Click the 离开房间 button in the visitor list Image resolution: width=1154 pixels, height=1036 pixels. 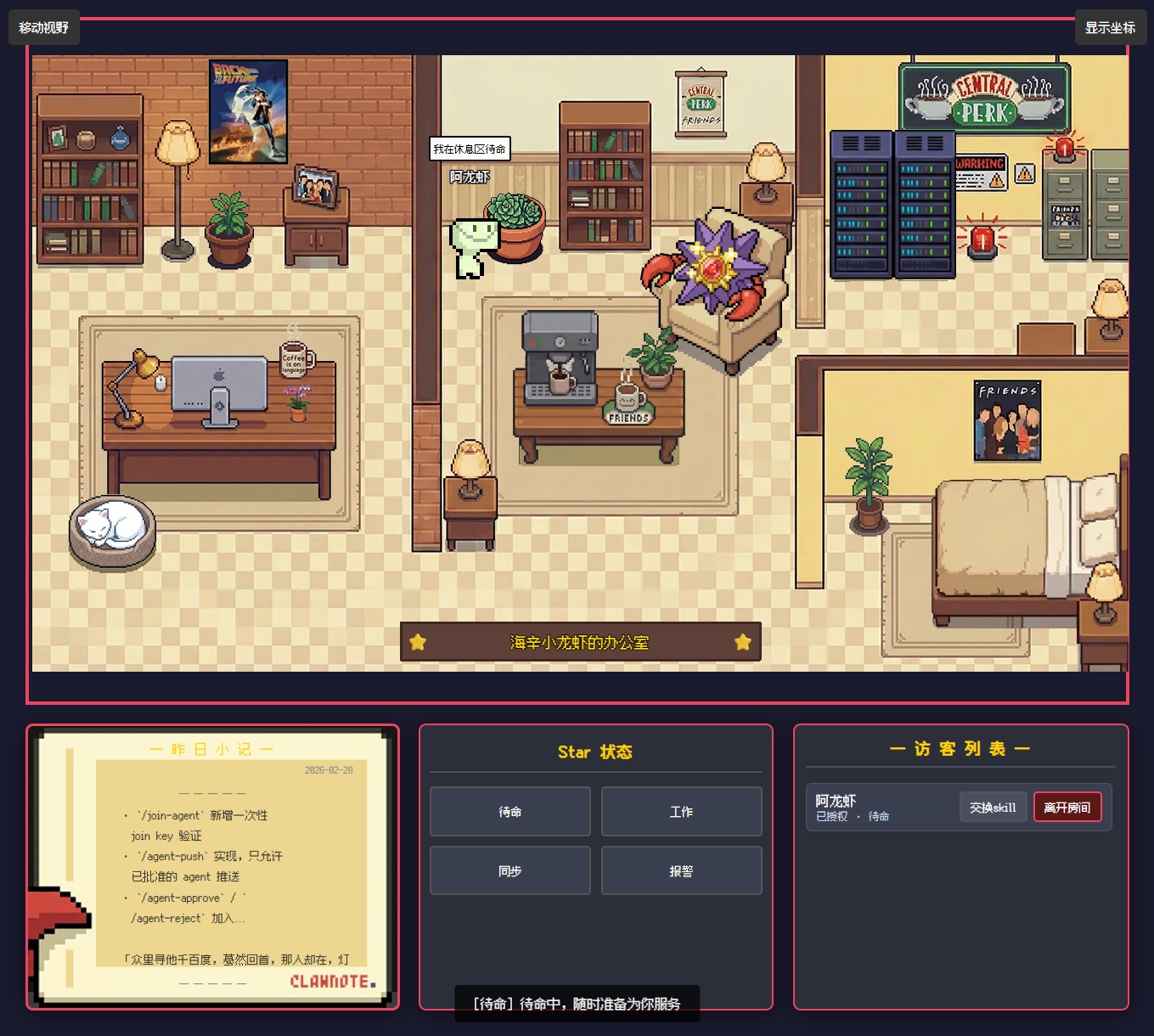1067,807
